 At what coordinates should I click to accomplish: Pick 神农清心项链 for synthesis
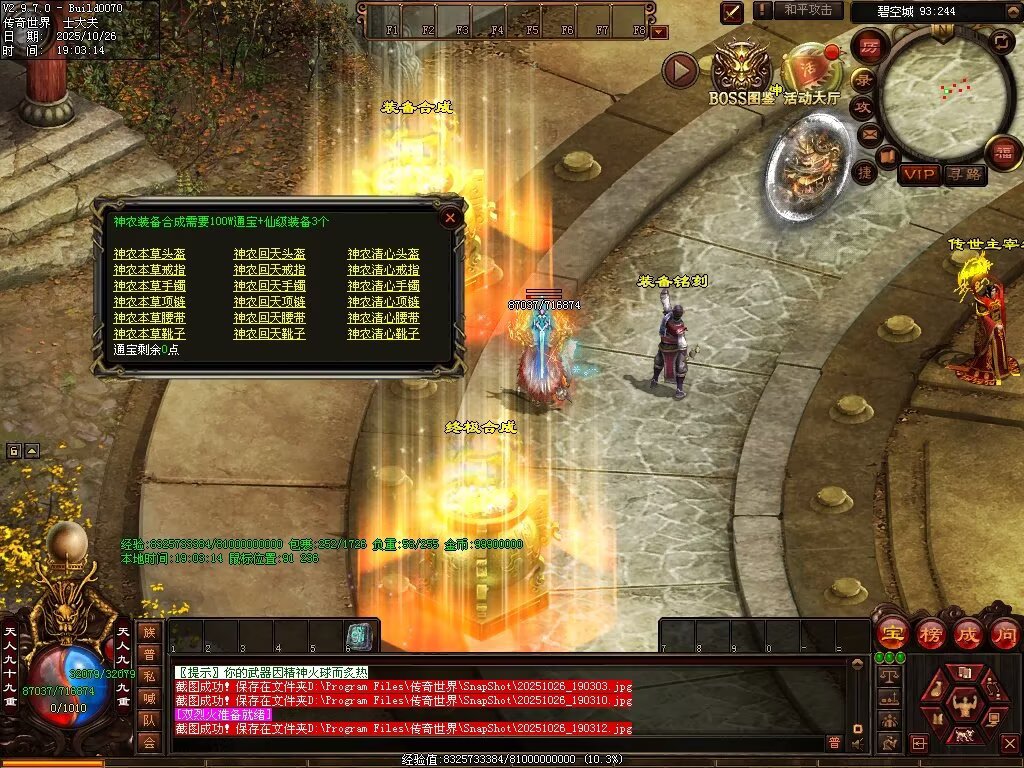pyautogui.click(x=383, y=302)
